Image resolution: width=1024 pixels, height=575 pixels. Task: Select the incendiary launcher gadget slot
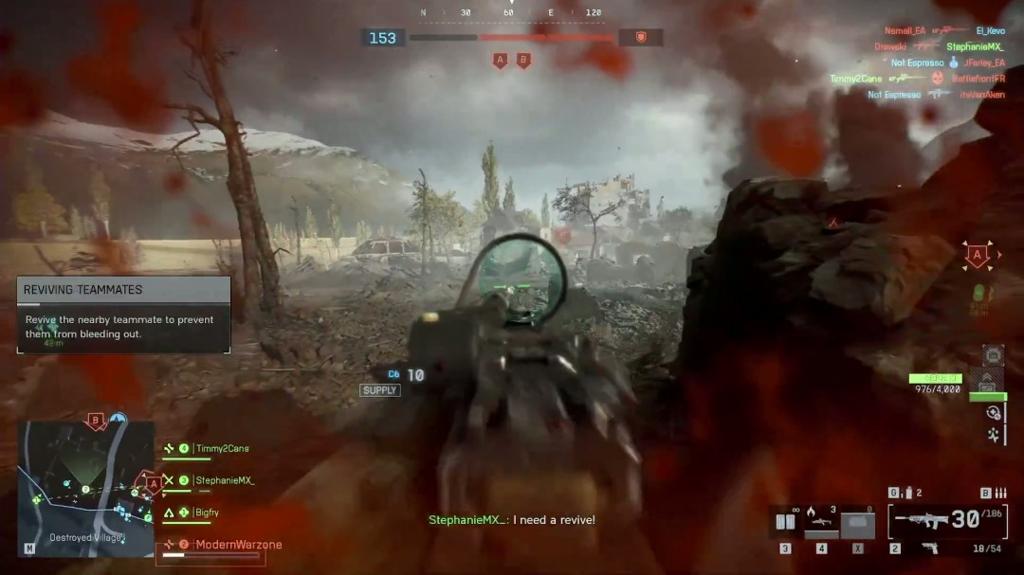pyautogui.click(x=821, y=521)
